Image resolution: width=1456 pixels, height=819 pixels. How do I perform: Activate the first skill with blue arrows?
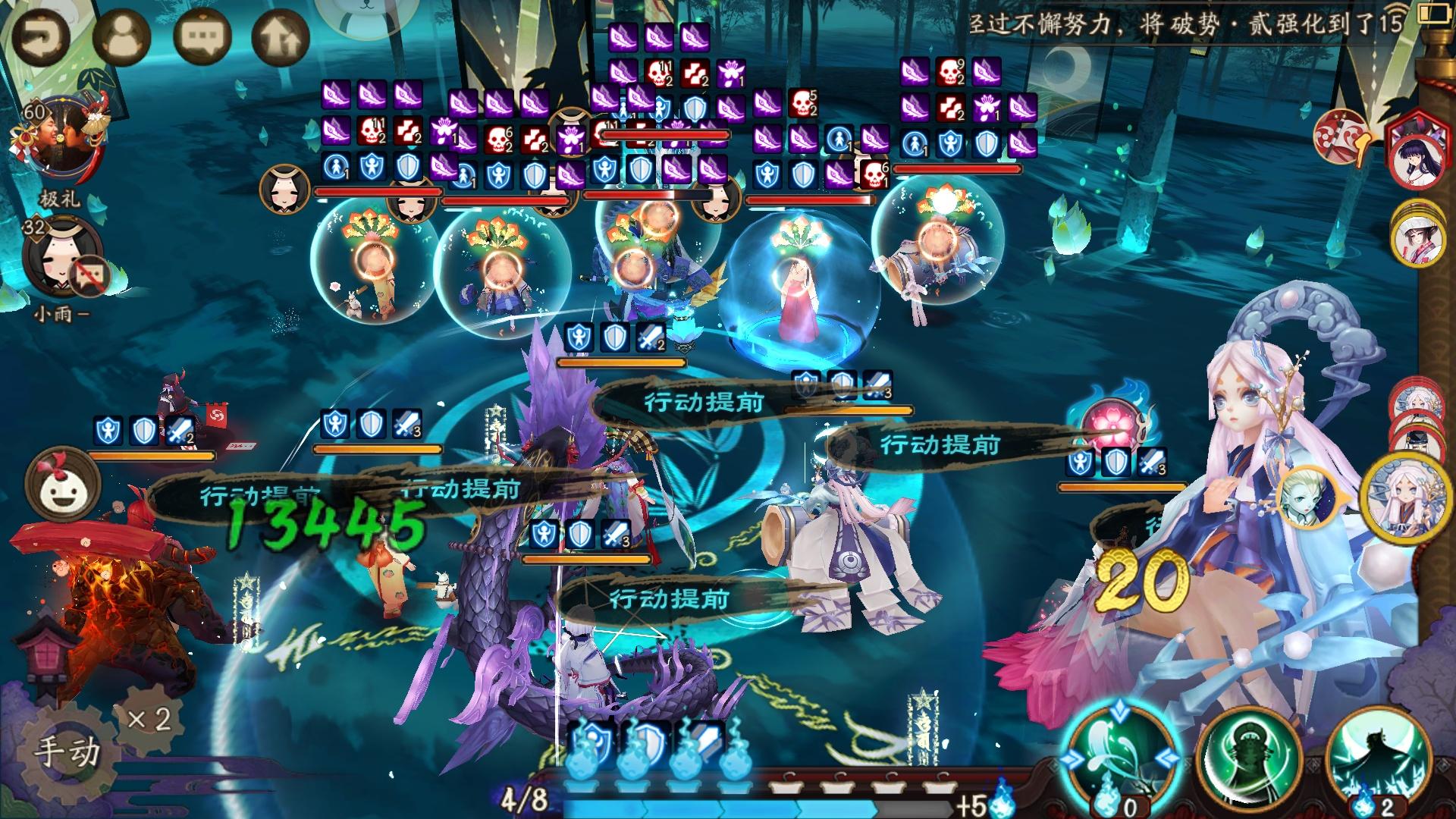click(x=1119, y=755)
